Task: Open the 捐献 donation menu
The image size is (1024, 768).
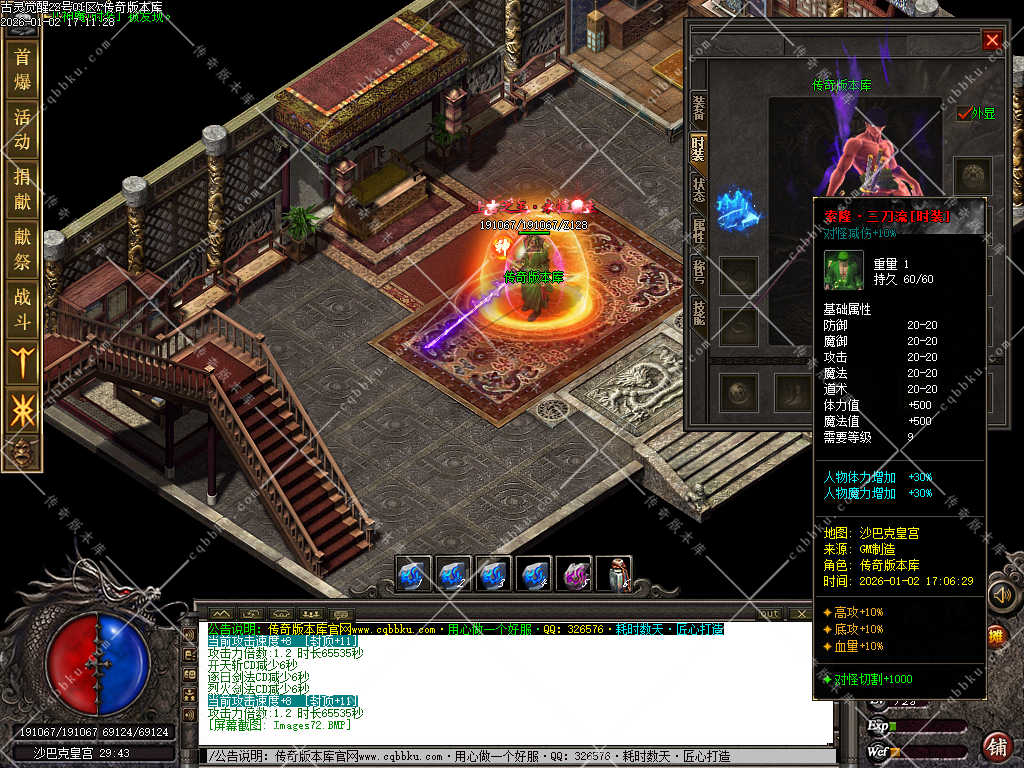Action: click(x=21, y=188)
